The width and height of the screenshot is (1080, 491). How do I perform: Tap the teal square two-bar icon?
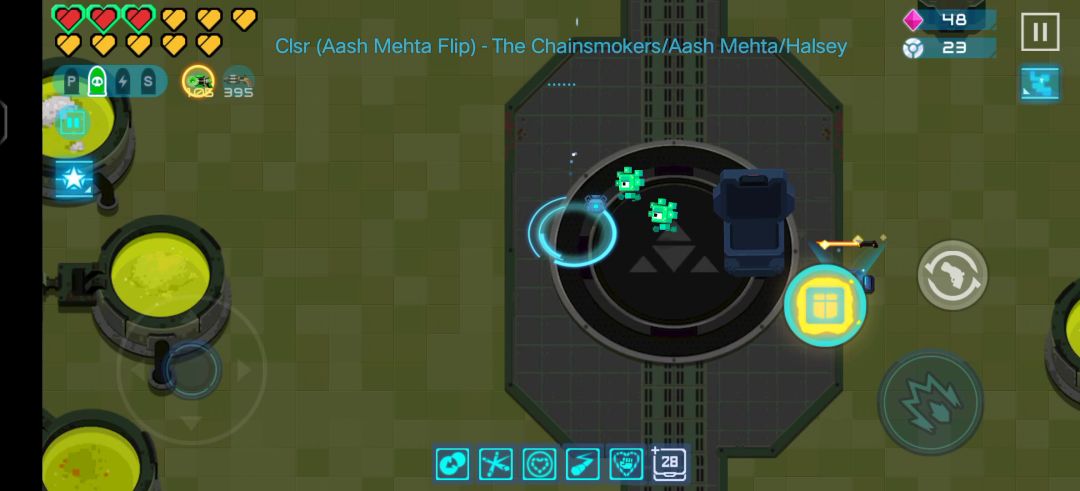click(73, 123)
